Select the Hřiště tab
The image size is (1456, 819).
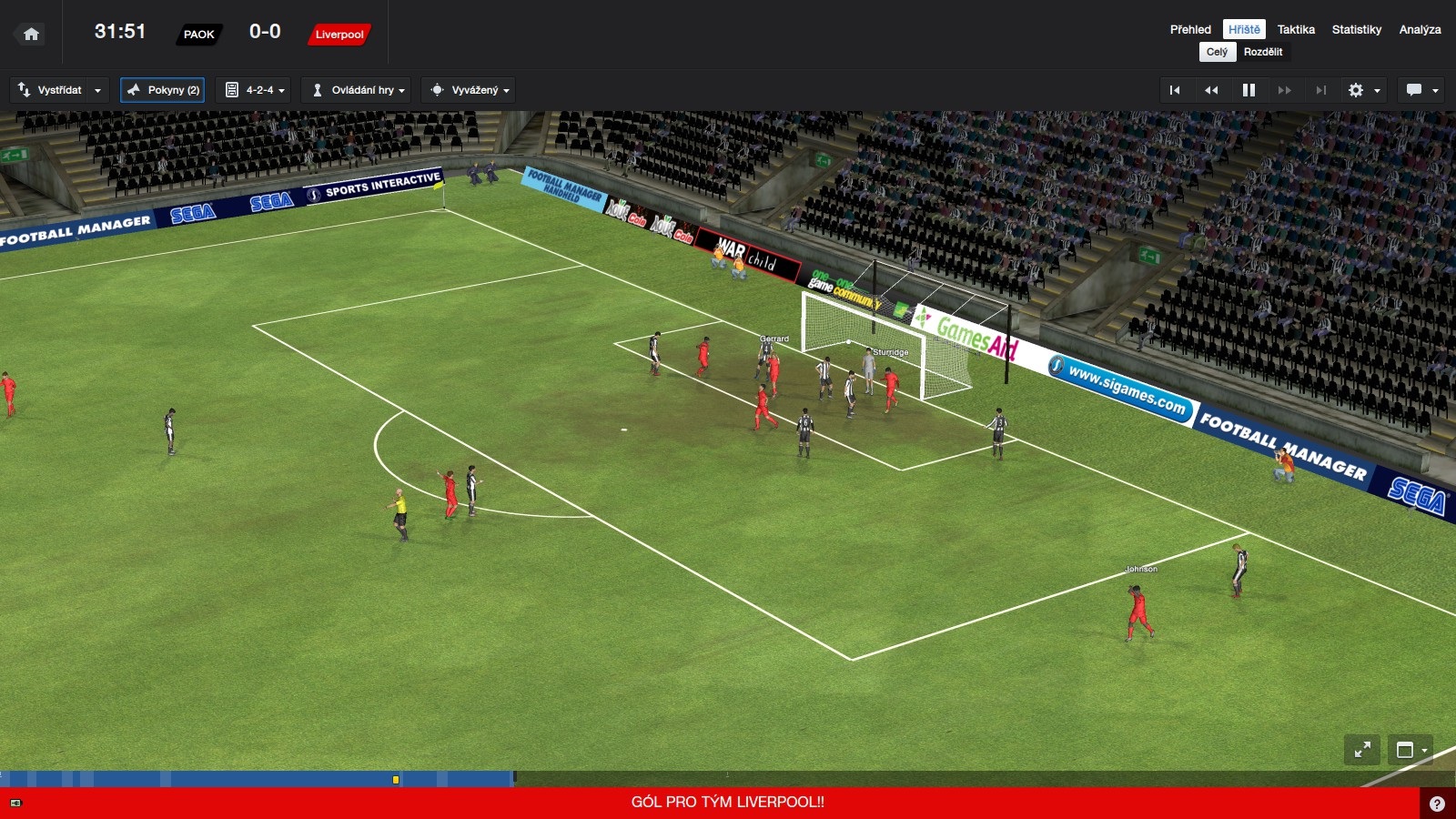tap(1244, 29)
